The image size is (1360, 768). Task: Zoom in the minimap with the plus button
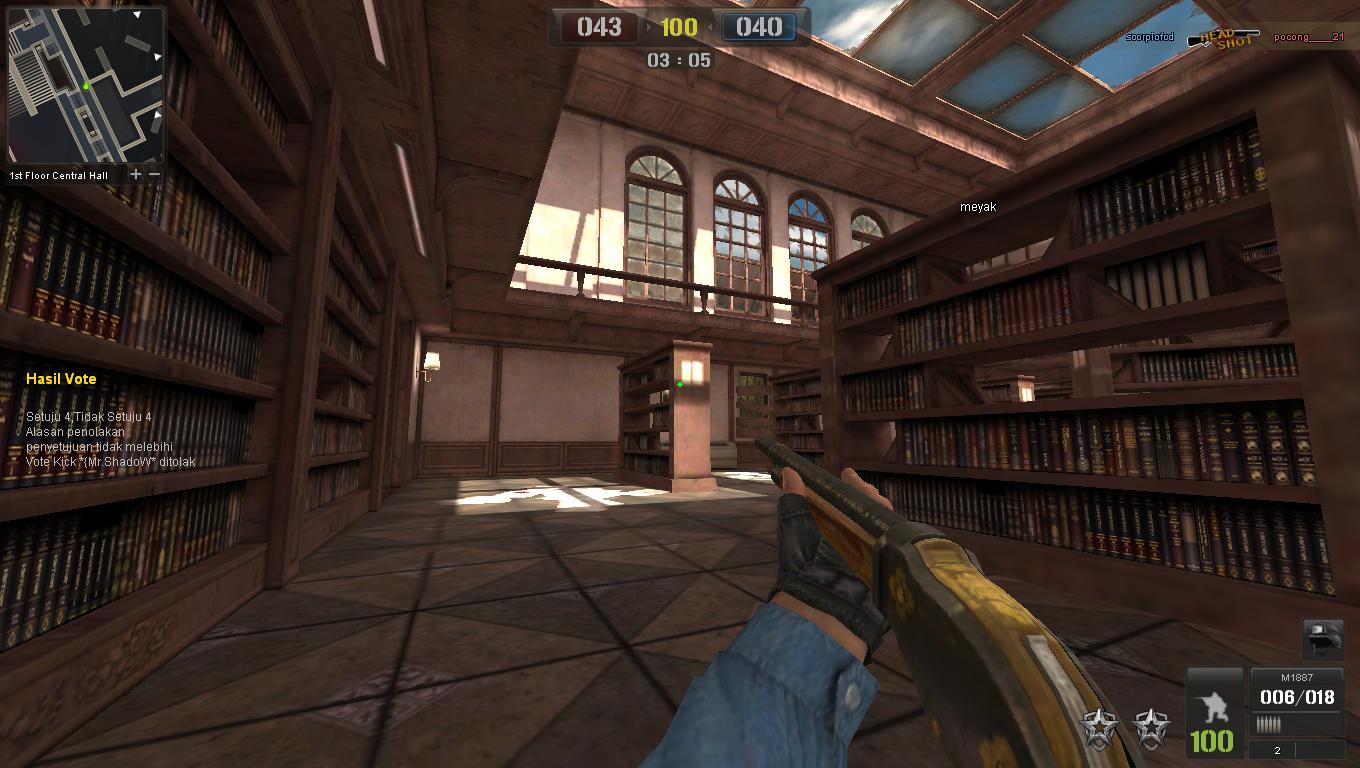(x=136, y=175)
